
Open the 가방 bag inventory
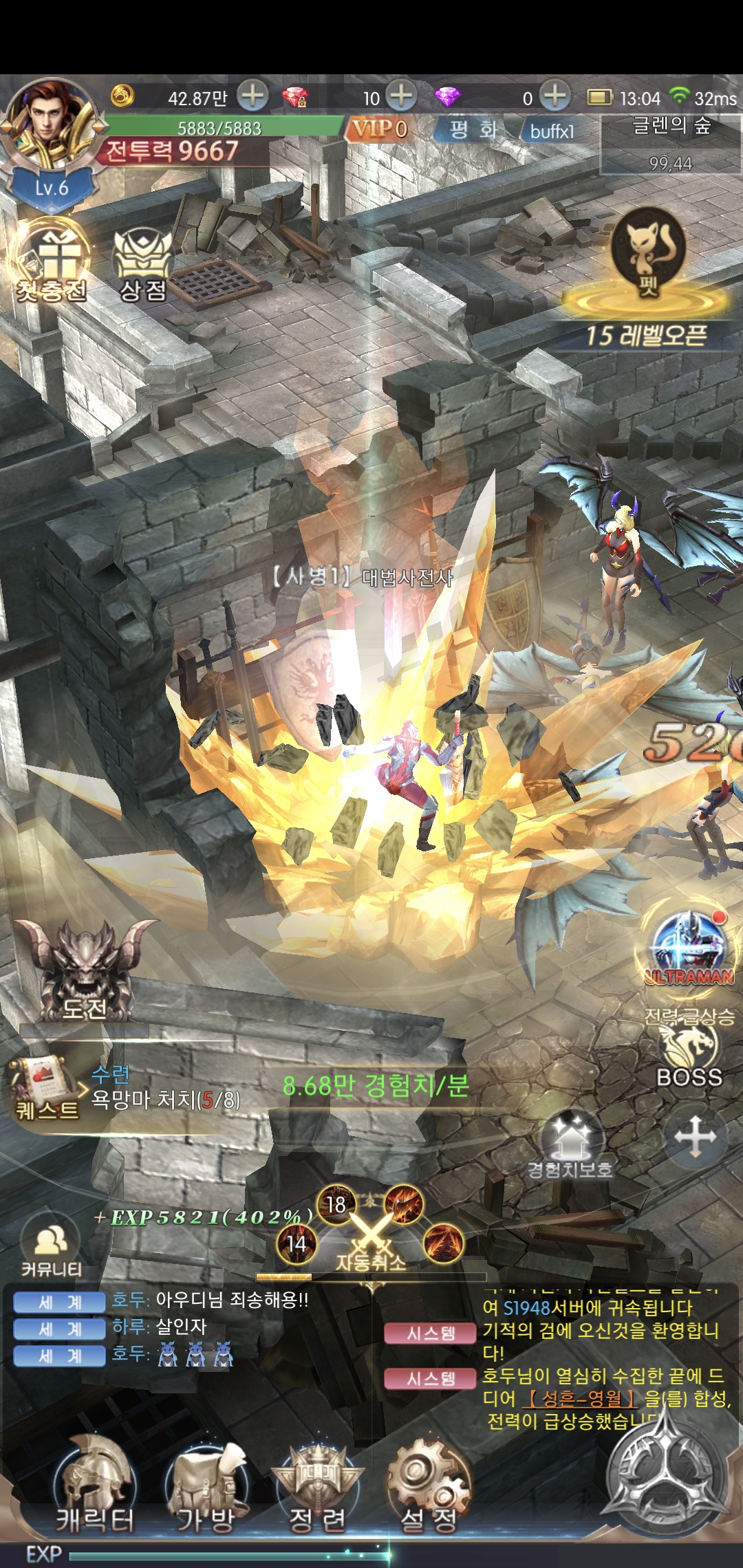[x=206, y=1491]
